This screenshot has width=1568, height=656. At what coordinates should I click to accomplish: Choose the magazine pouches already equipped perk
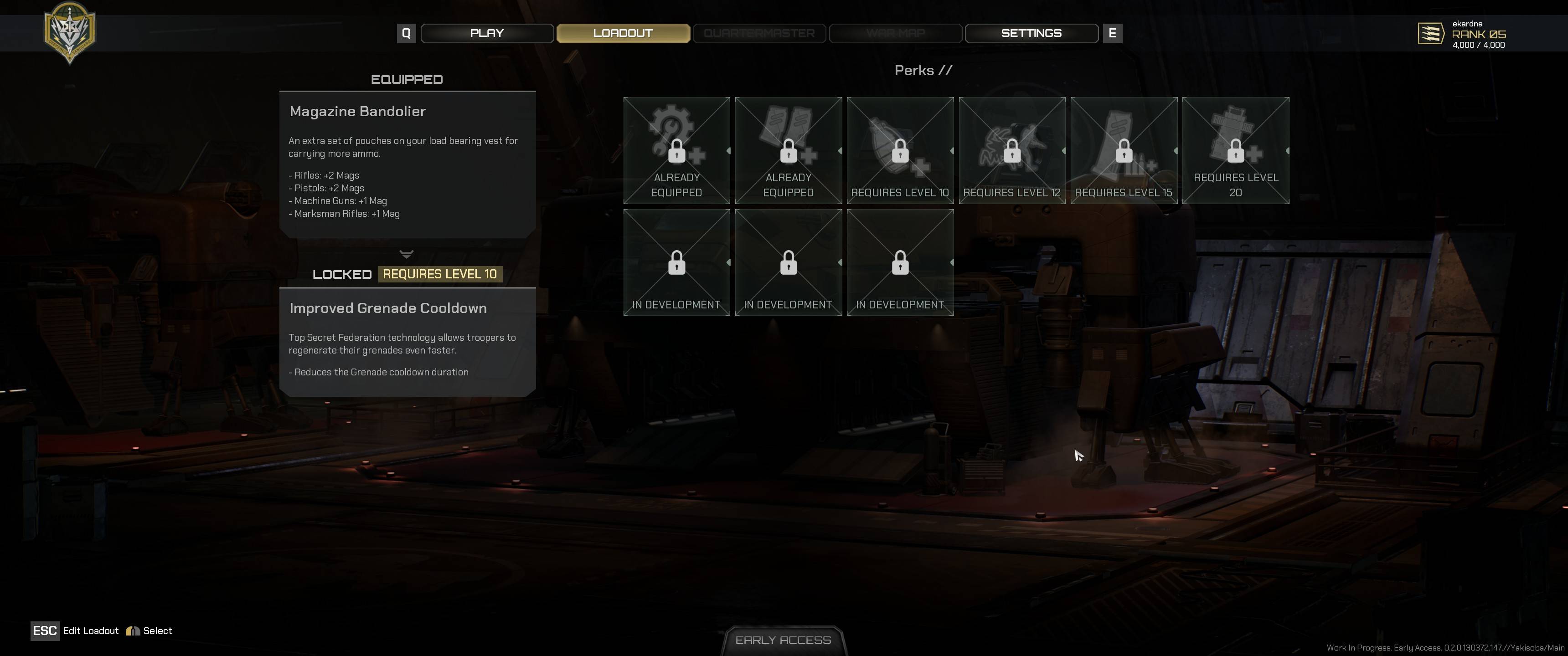point(788,150)
